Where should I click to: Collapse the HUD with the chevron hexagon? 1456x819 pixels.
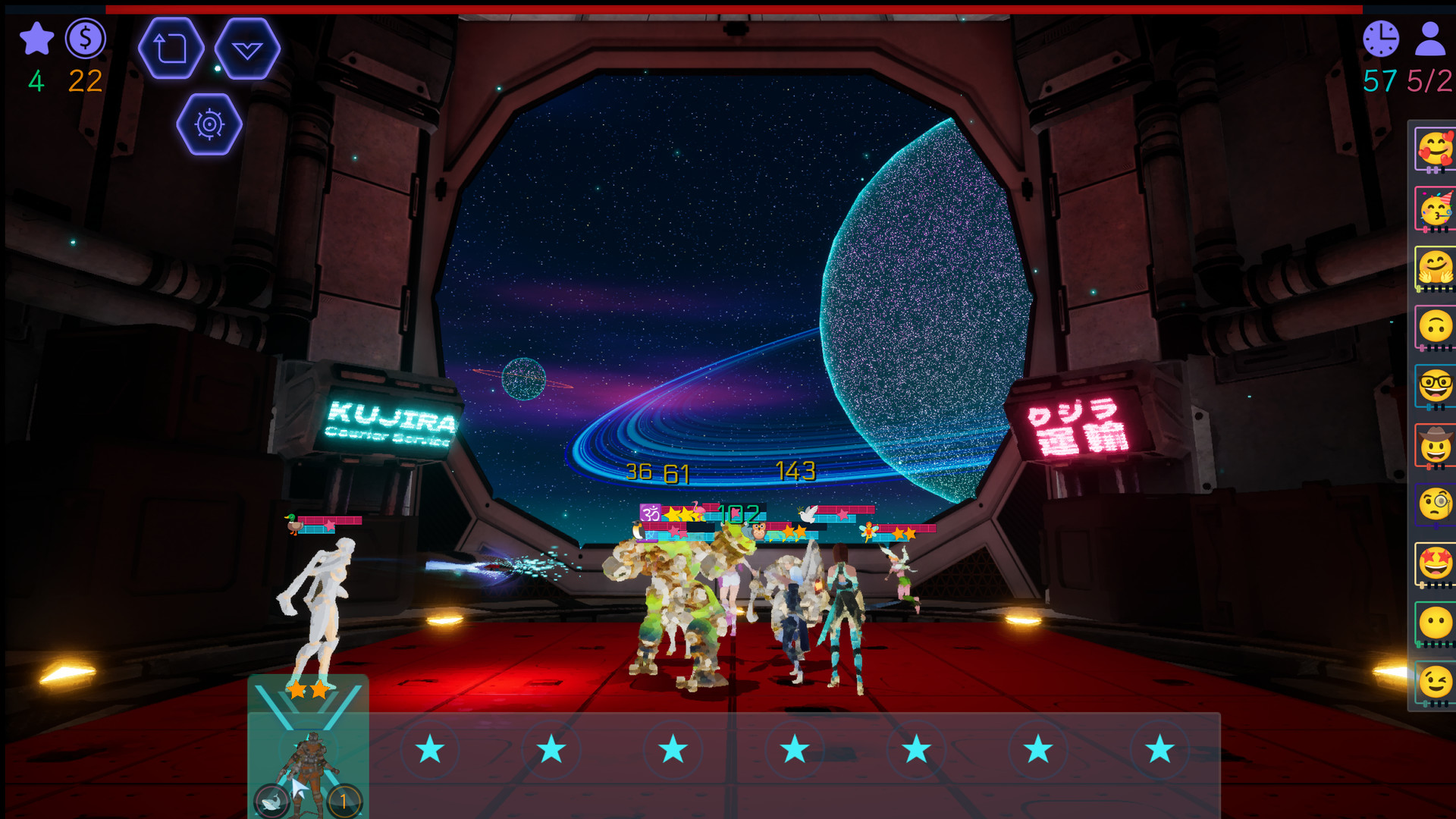tap(246, 48)
